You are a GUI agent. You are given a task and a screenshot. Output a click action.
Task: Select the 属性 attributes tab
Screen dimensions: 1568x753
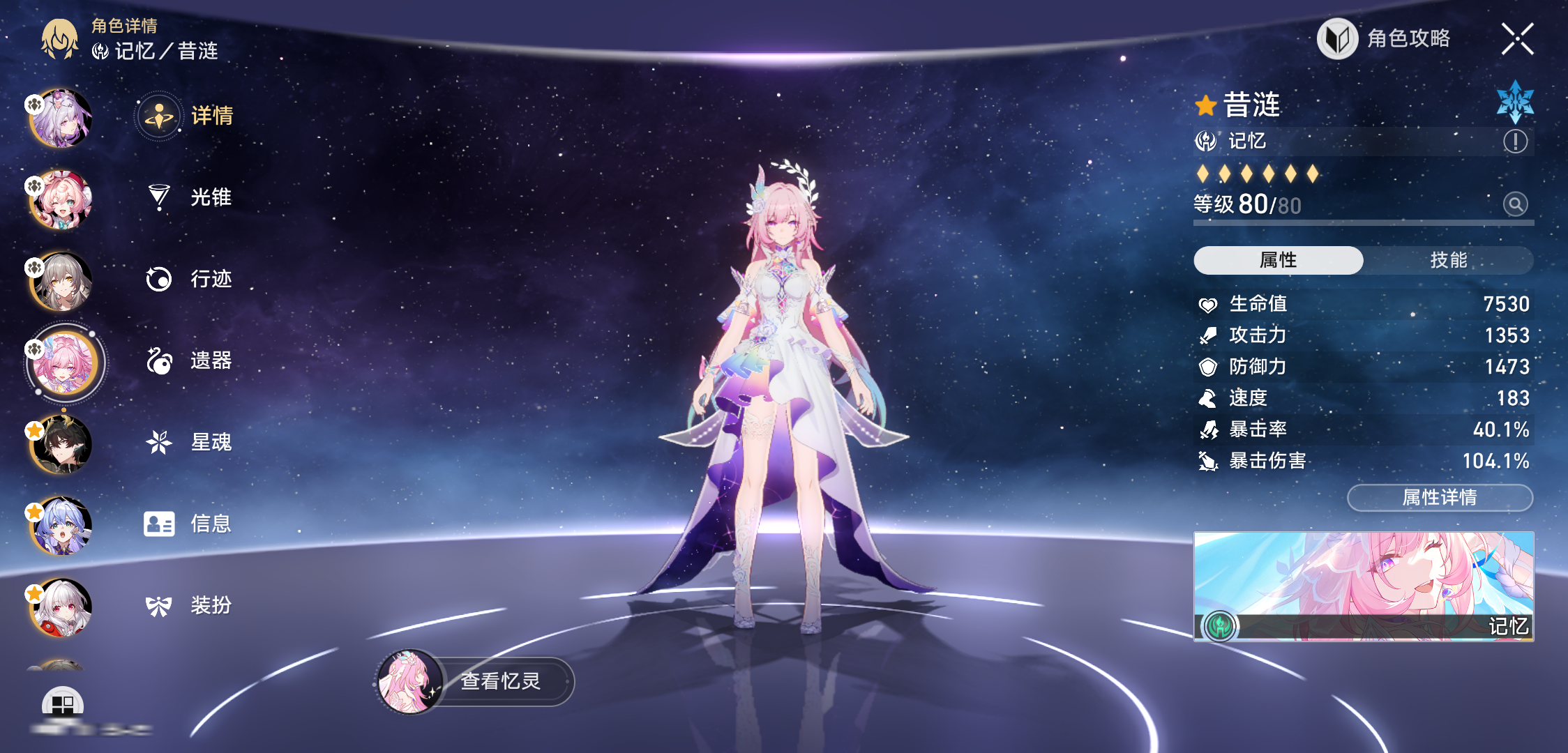pyautogui.click(x=1278, y=260)
